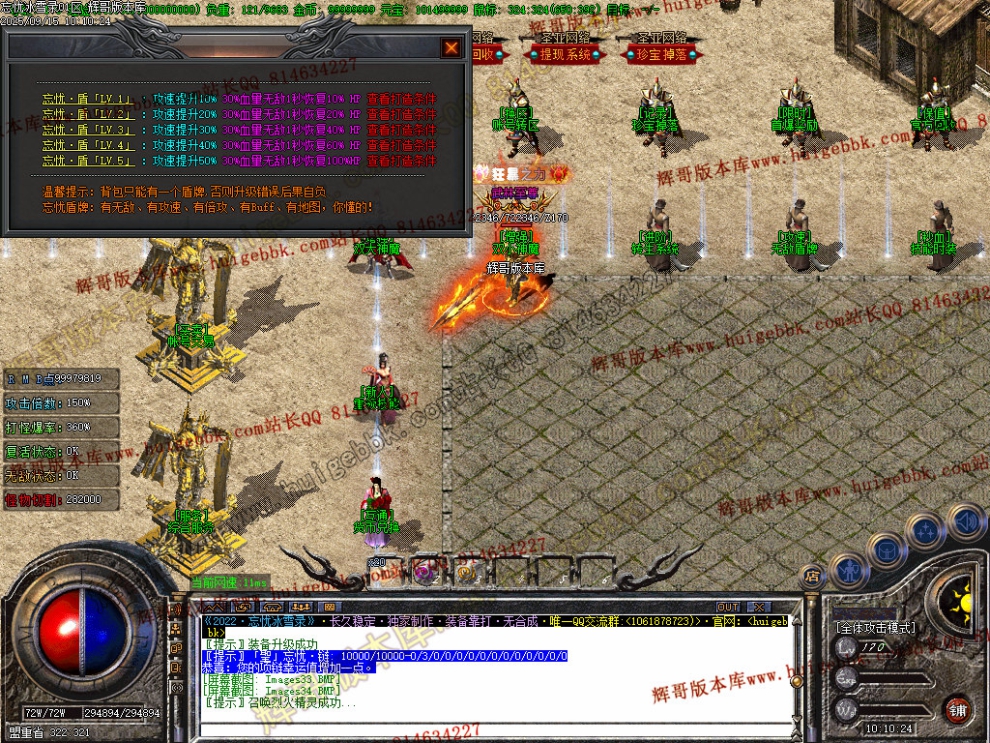
Task: Click the OUT button above chat
Action: tap(728, 607)
